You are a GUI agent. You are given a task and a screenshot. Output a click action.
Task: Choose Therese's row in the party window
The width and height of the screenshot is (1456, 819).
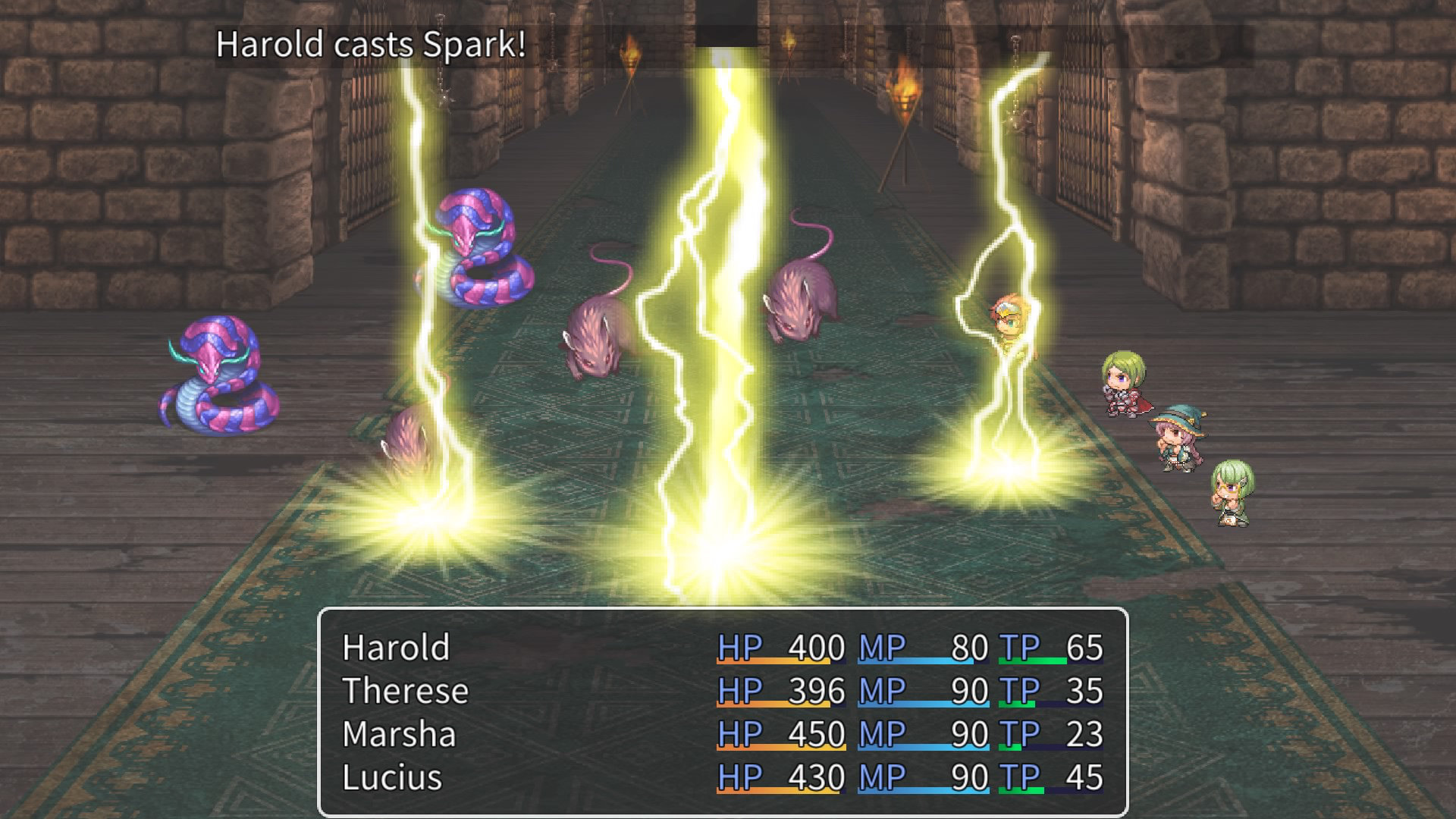[406, 692]
